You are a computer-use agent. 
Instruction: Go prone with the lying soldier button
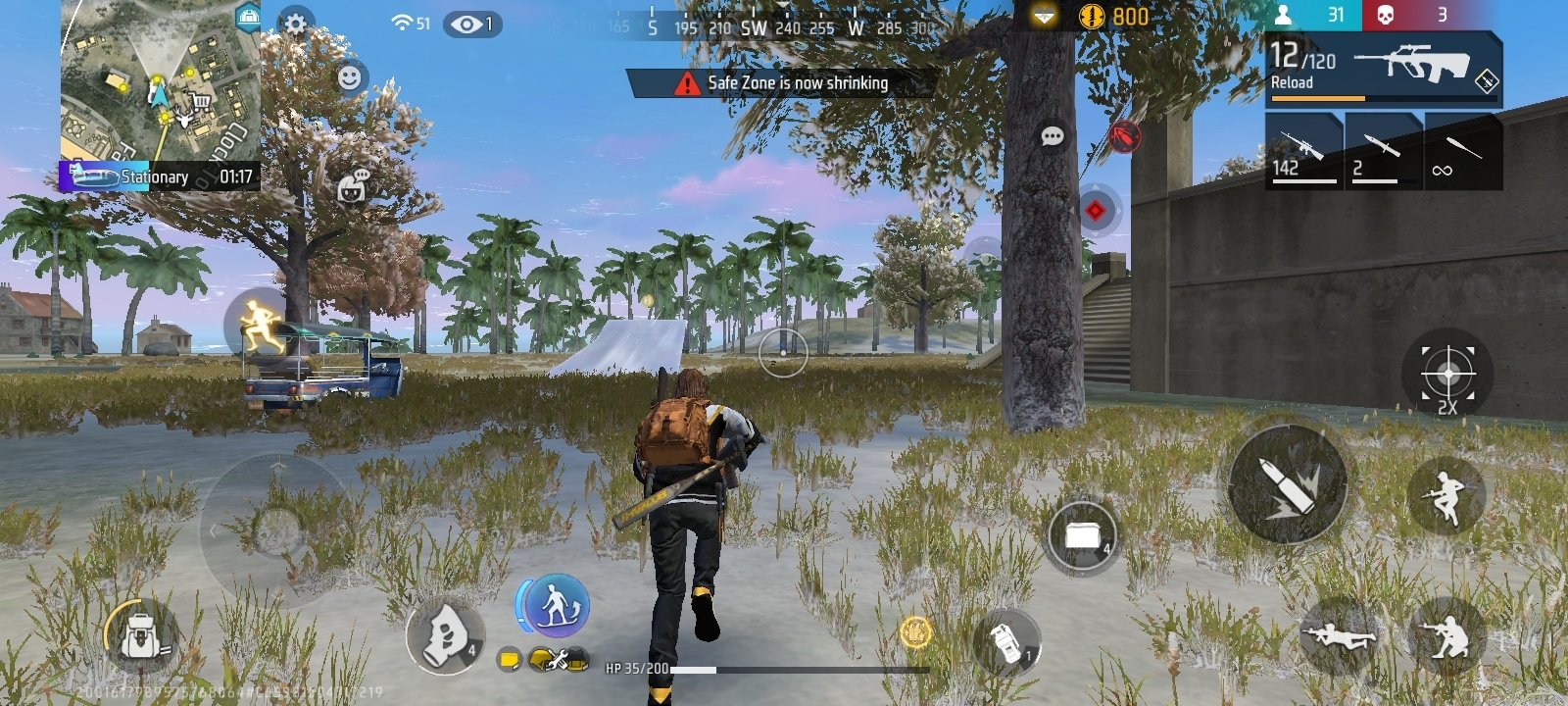coord(1337,637)
